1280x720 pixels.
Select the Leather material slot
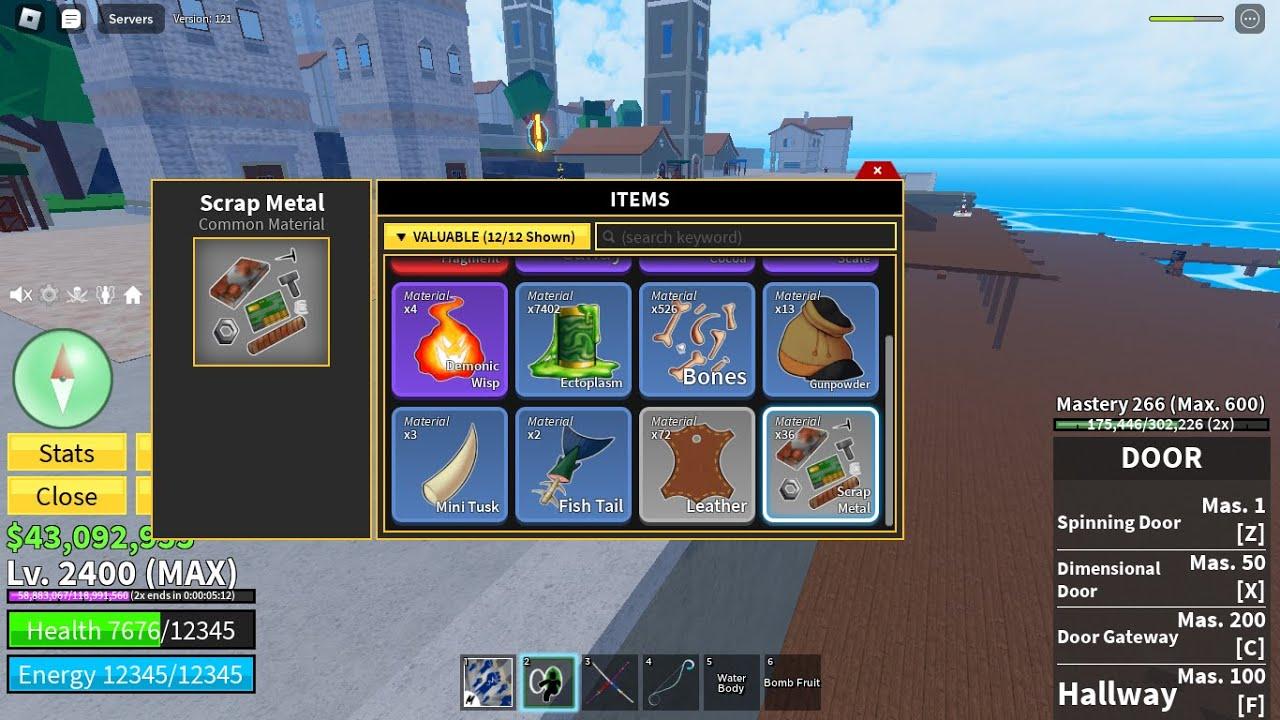point(698,465)
